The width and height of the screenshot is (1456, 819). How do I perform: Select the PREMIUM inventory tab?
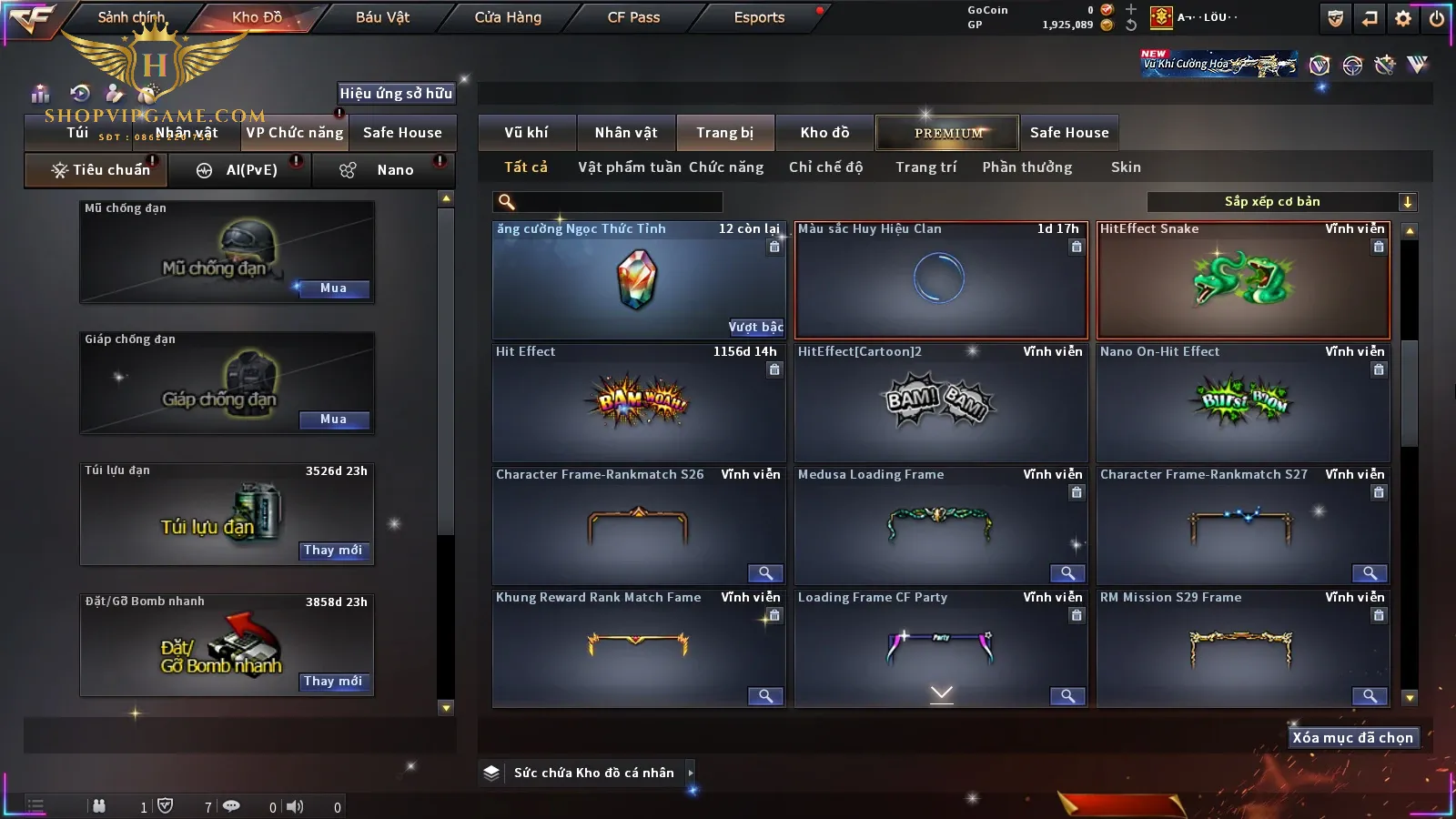[947, 133]
